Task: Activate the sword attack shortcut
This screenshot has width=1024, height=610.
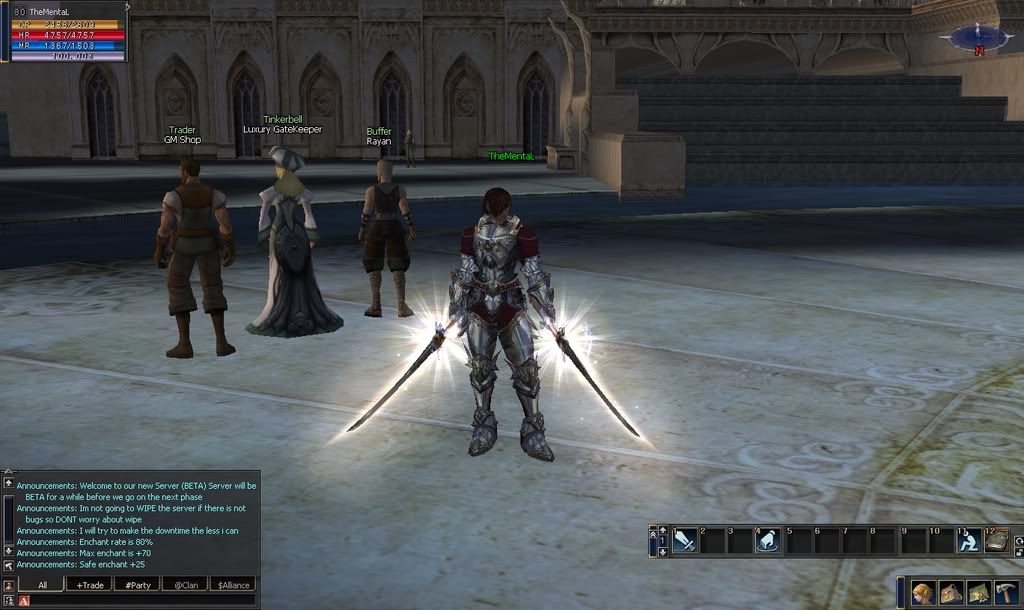Action: 685,541
